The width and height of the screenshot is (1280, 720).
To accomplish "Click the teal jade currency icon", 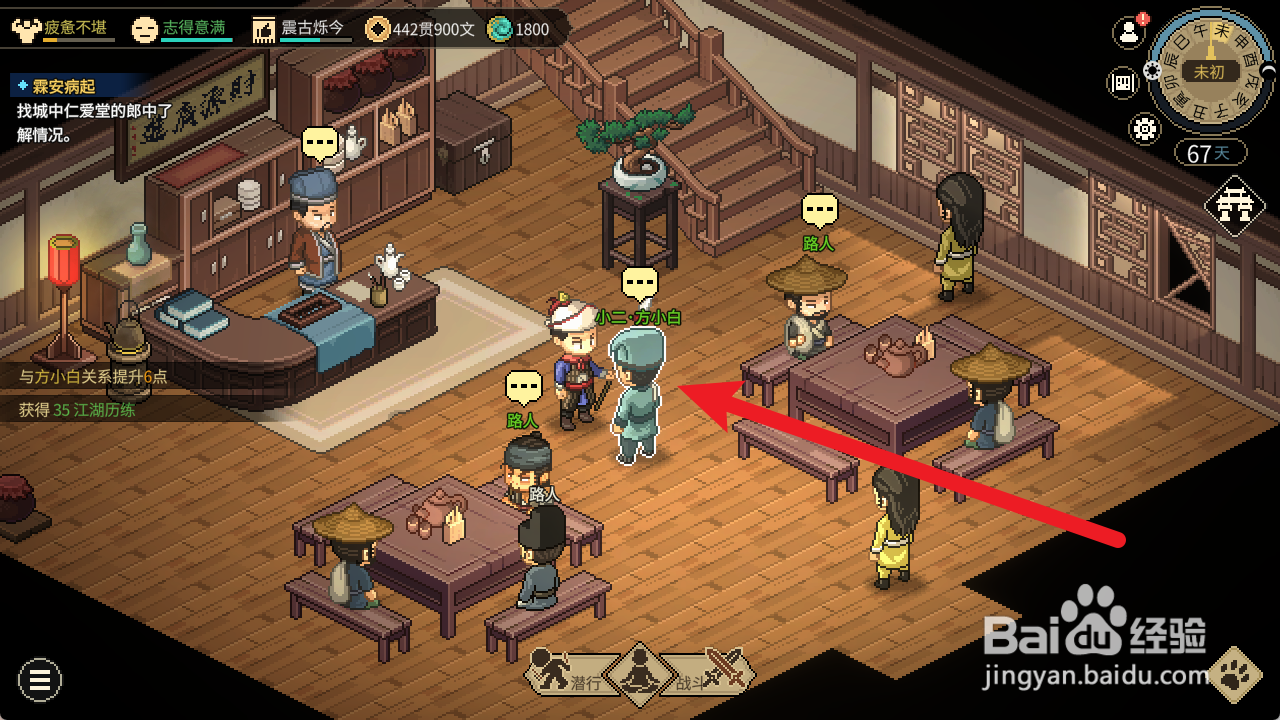I will [x=500, y=29].
